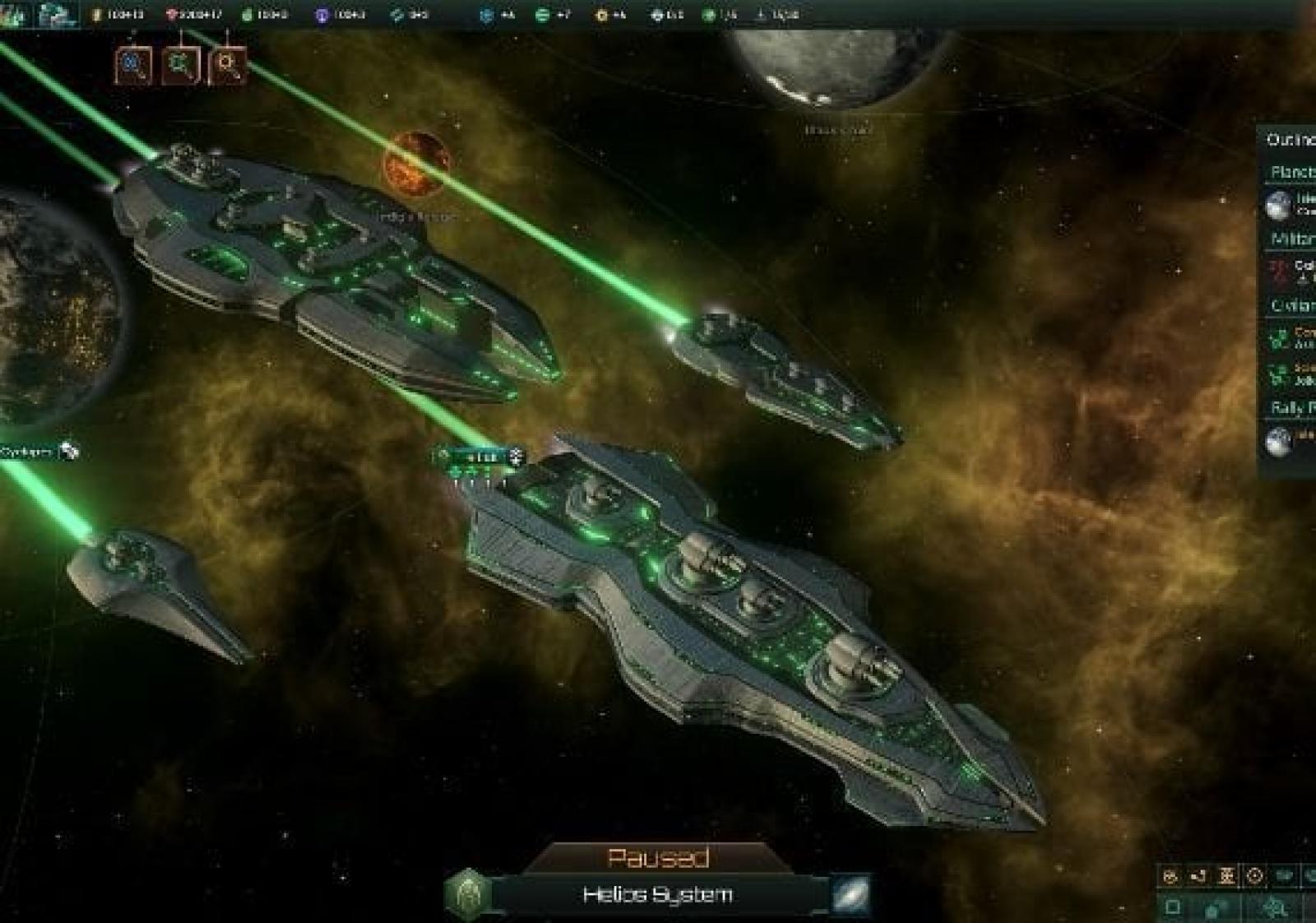The width and height of the screenshot is (1316, 923).
Task: Click the circular target icon in bottom-right toolbar
Action: pyautogui.click(x=1254, y=876)
